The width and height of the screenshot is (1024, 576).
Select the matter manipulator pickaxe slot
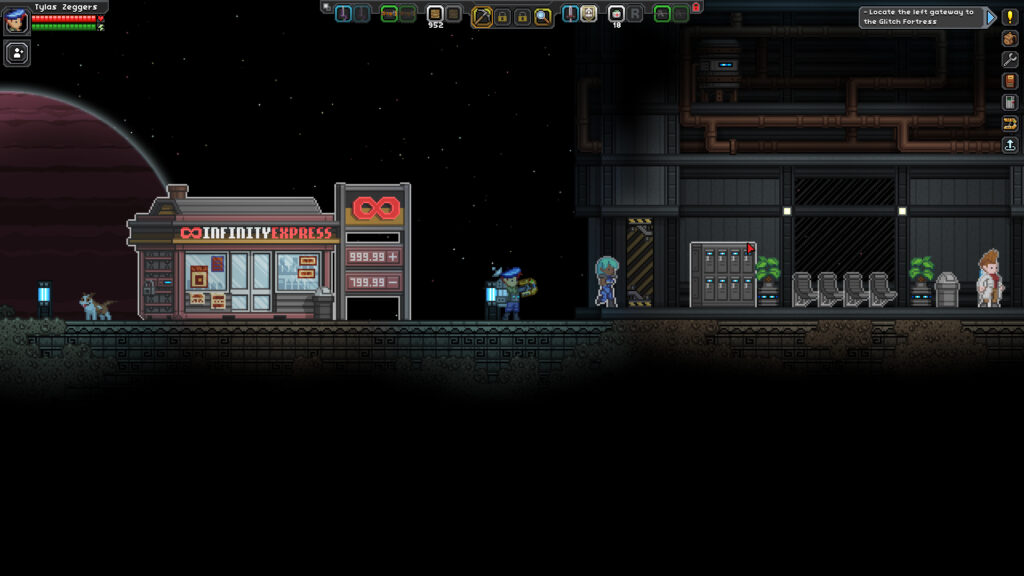point(482,16)
